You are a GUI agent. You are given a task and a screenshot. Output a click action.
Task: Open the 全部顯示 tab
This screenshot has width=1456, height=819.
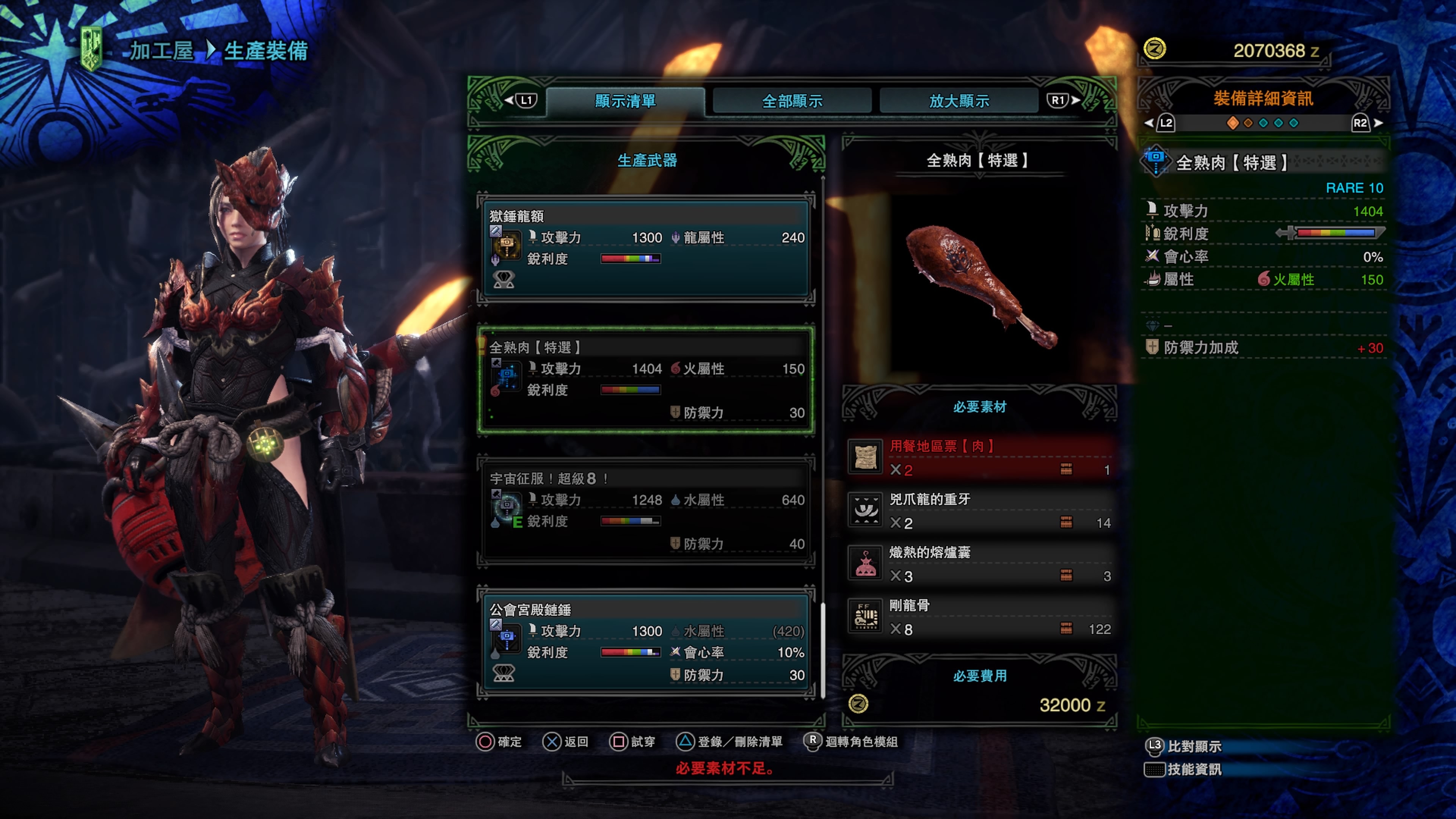(792, 101)
